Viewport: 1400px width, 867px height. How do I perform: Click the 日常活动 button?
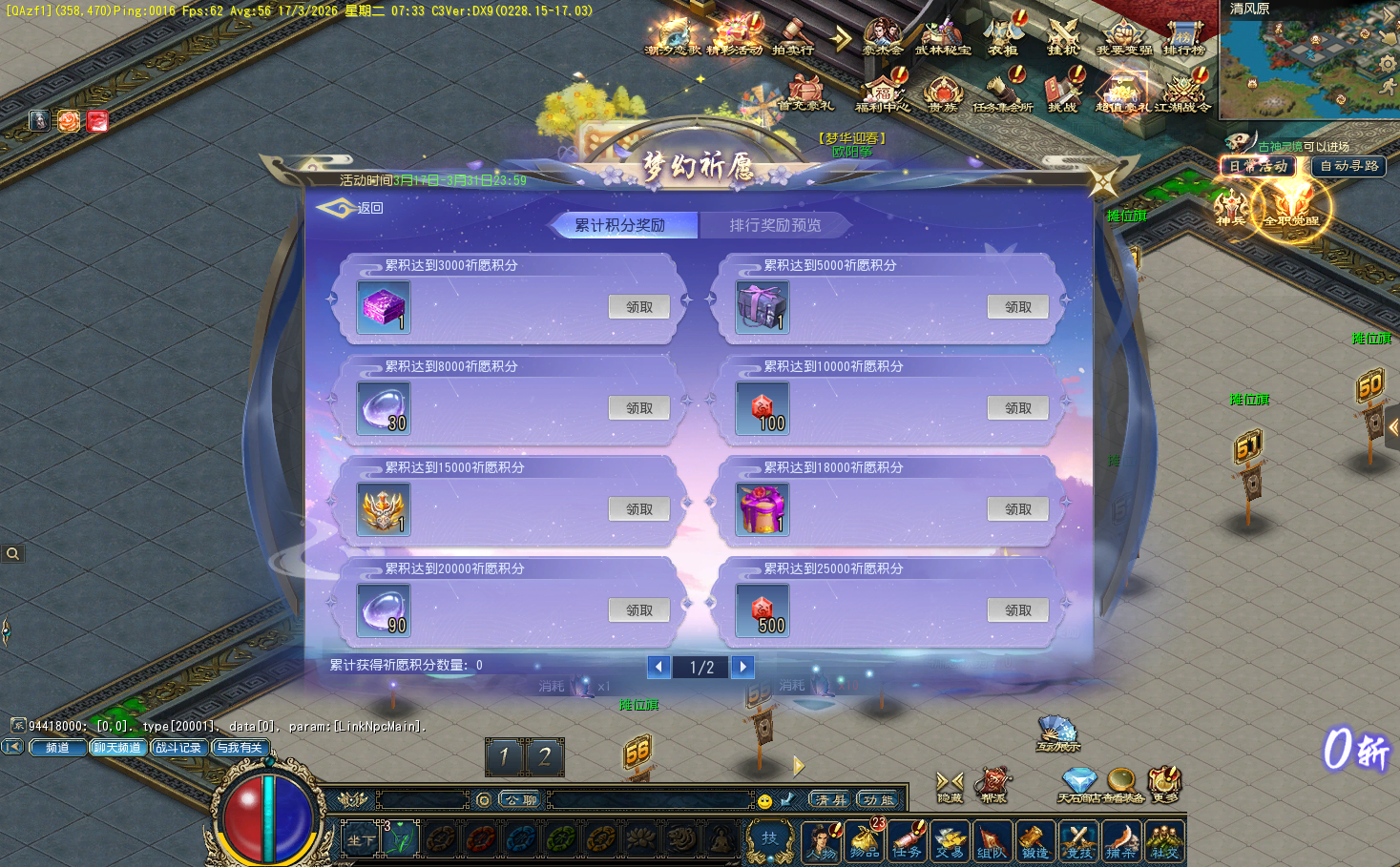point(1258,166)
